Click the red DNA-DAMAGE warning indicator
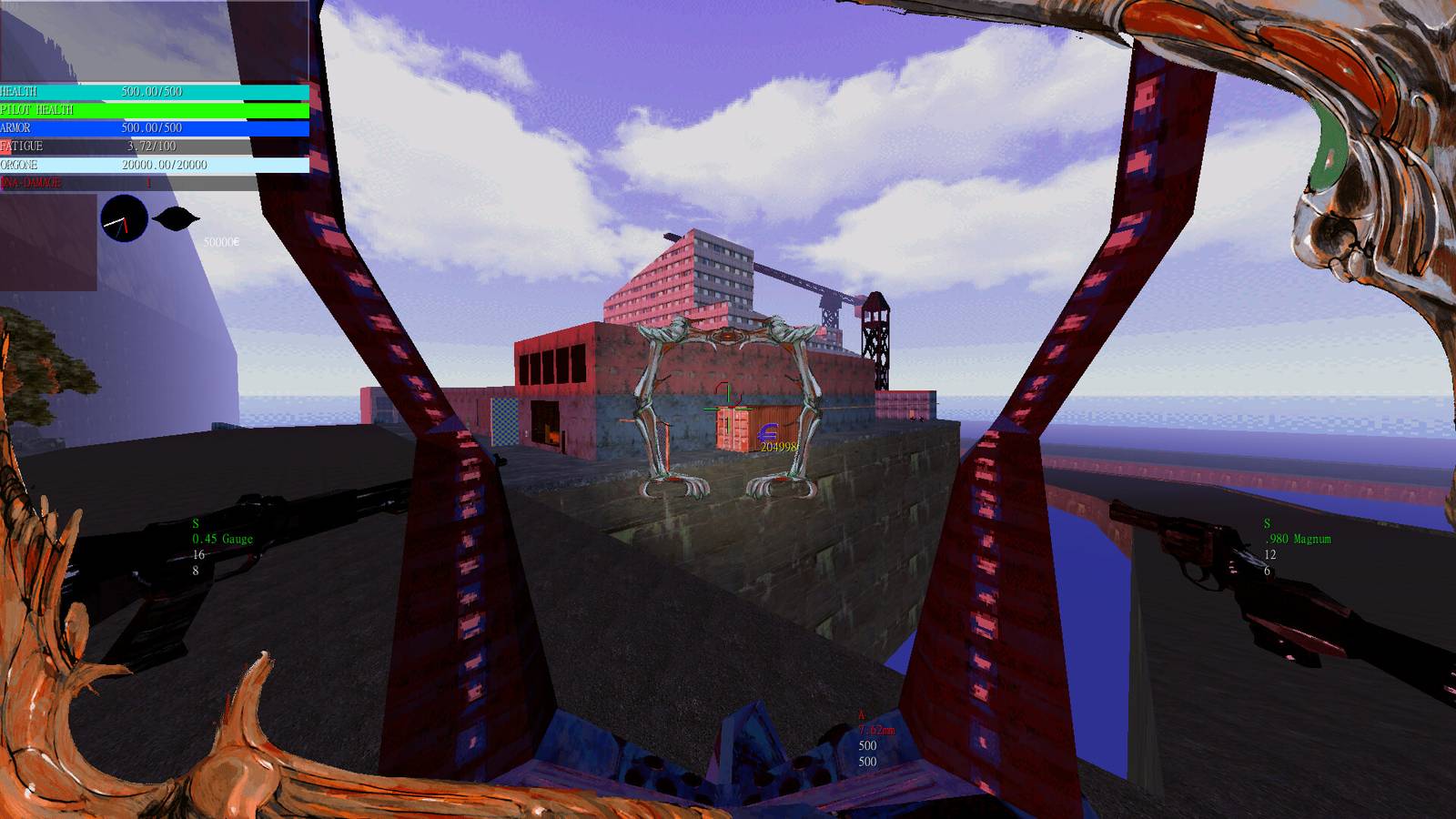 point(31,183)
